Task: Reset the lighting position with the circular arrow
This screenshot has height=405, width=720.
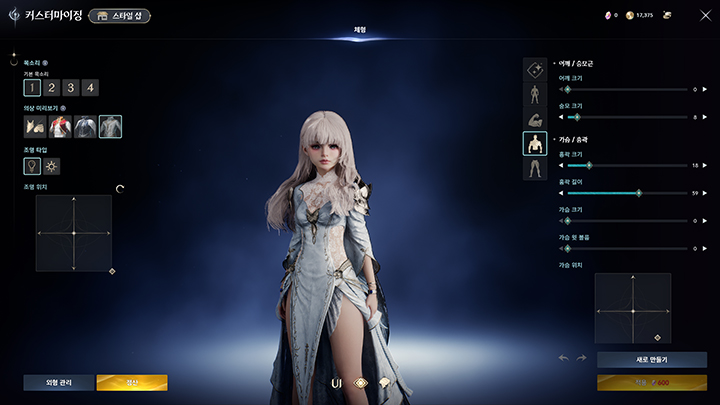Action: coord(120,187)
